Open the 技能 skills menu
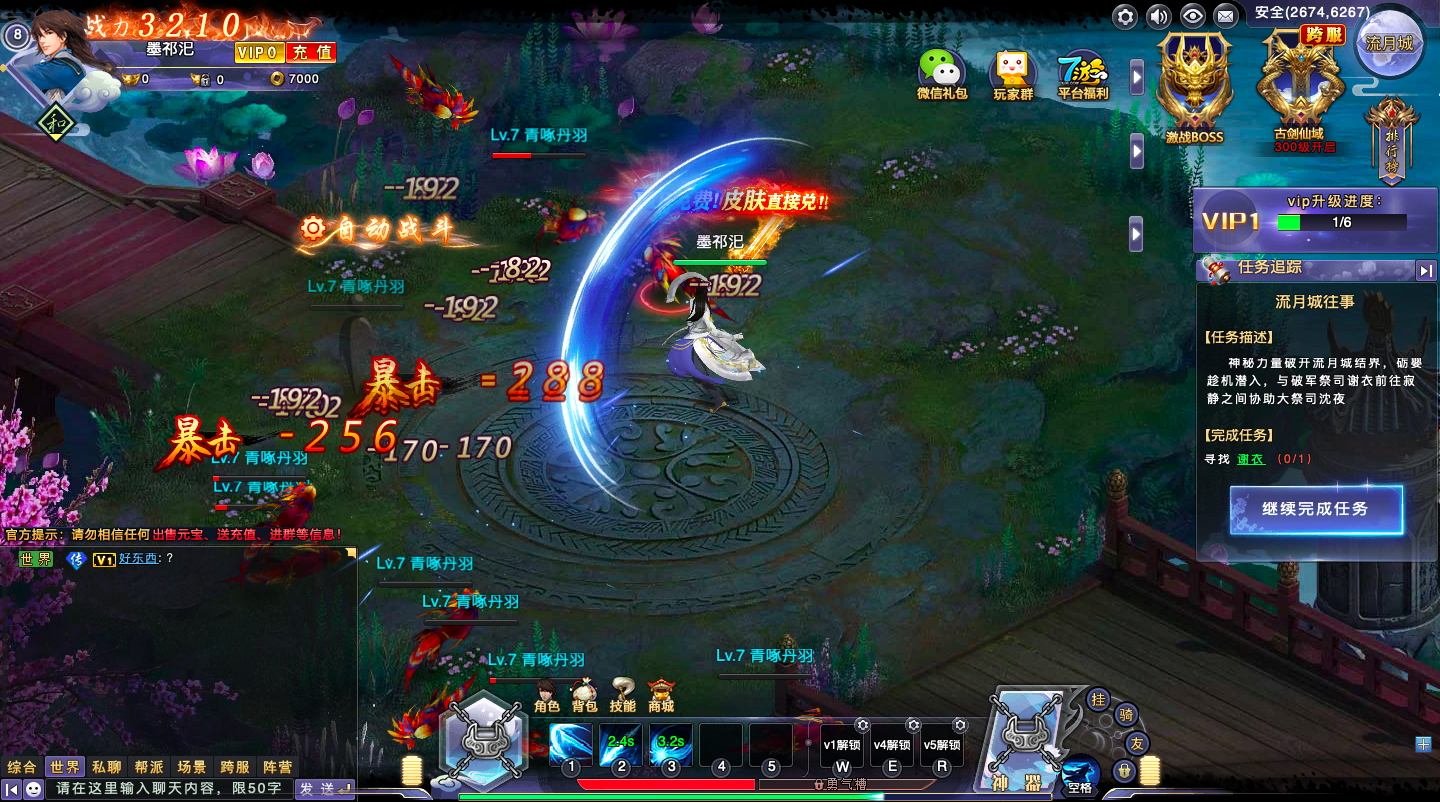This screenshot has height=803, width=1440. tap(622, 696)
